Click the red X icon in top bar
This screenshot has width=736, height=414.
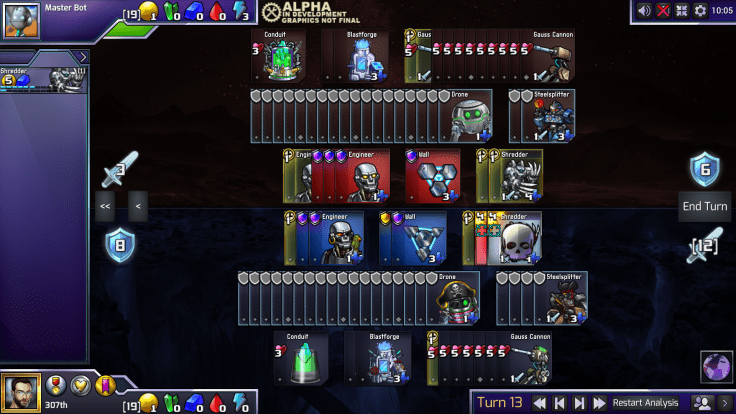tap(663, 10)
